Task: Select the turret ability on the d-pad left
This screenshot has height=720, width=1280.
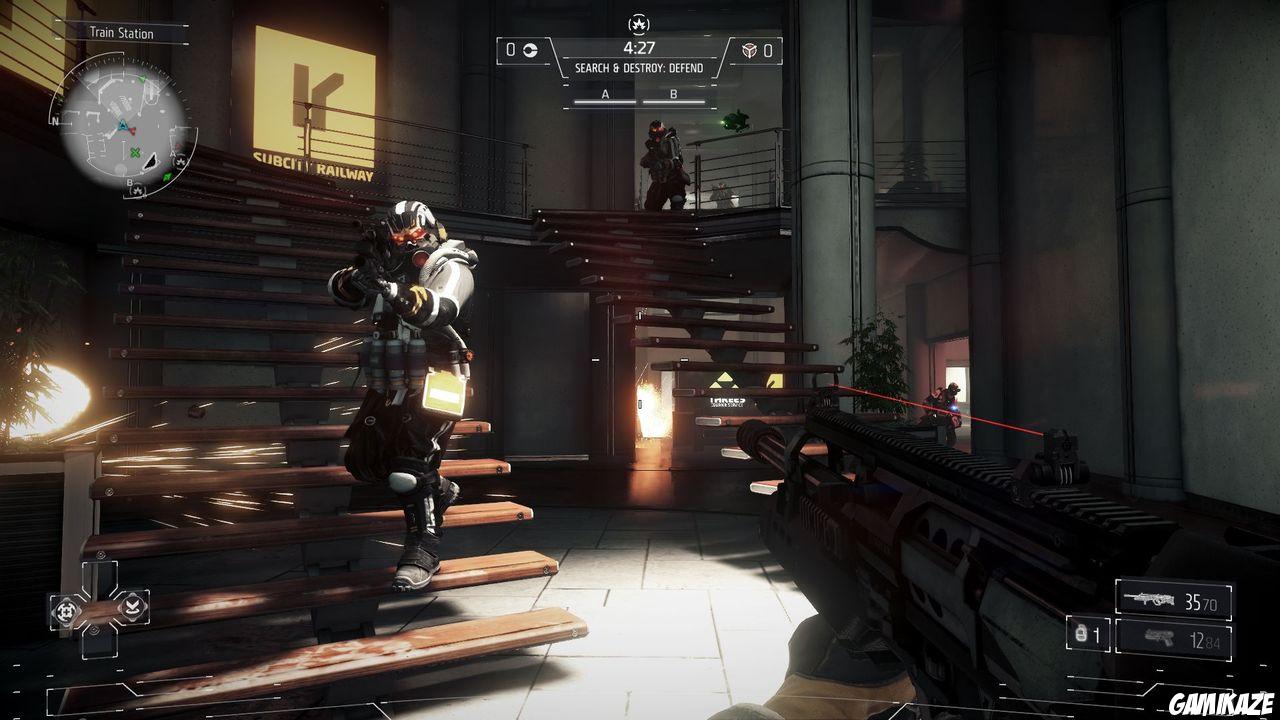Action: (x=65, y=610)
